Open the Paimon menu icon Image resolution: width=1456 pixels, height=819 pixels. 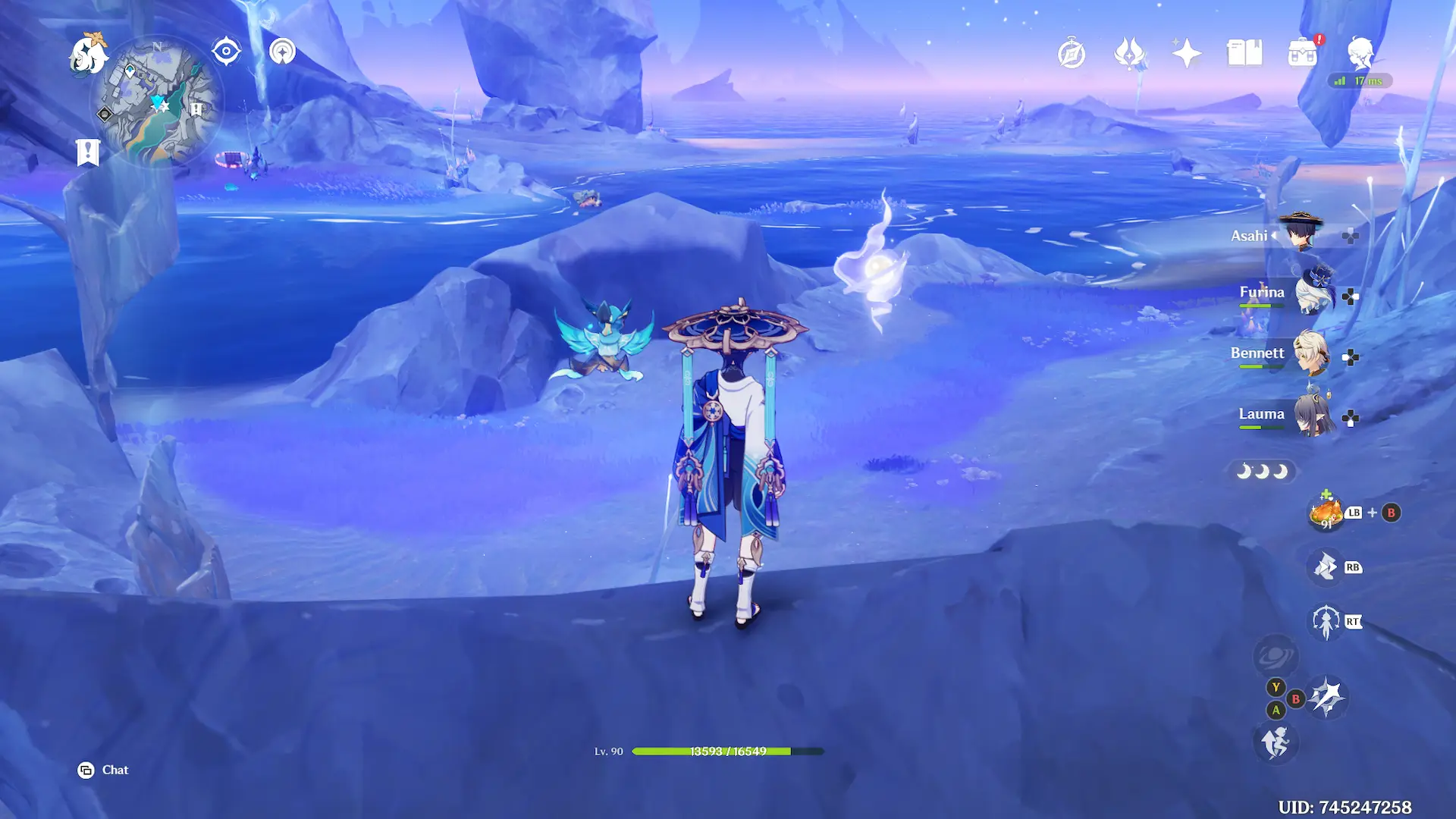(x=89, y=55)
